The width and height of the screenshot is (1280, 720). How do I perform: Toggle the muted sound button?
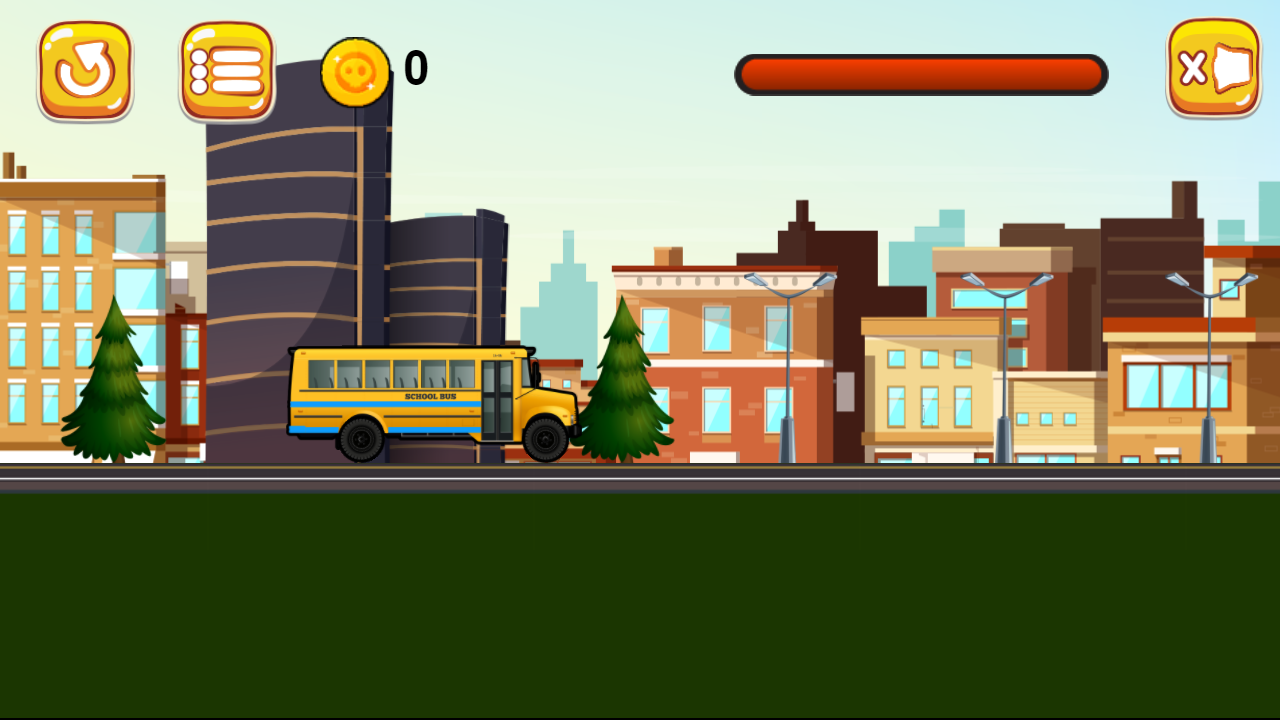coord(1213,70)
